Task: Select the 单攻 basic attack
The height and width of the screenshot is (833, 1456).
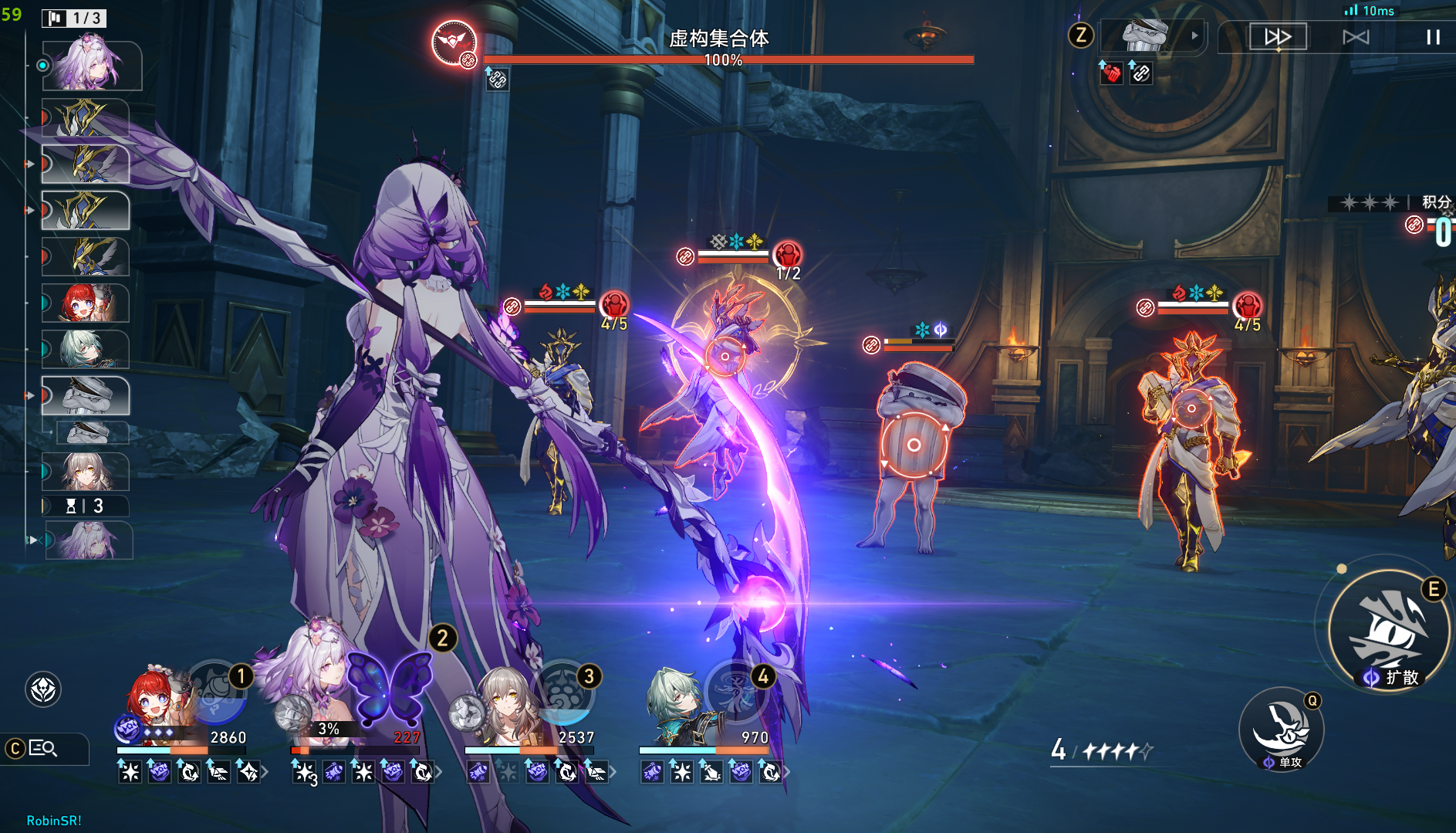Action: click(1281, 730)
